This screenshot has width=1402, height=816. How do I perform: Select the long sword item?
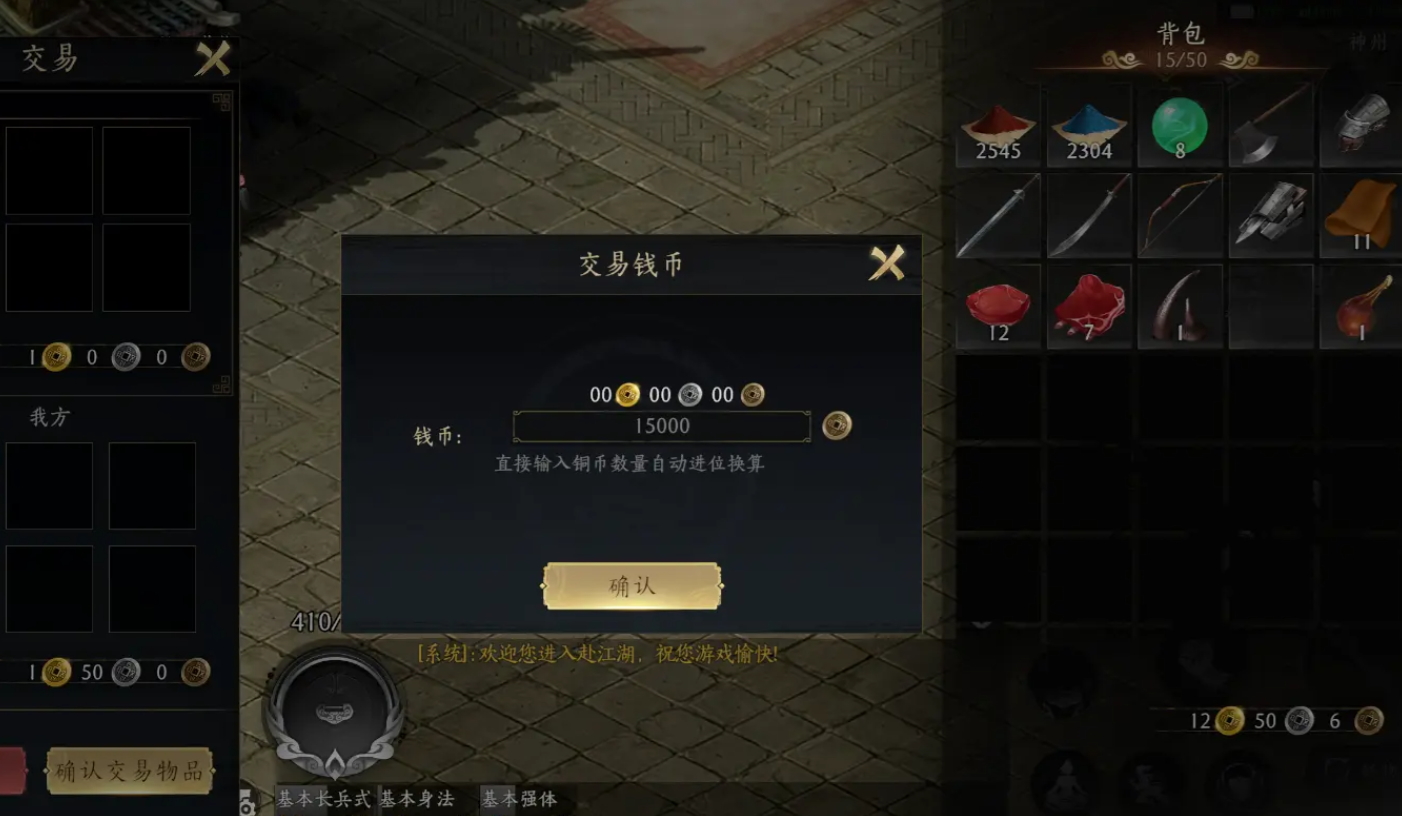click(997, 216)
